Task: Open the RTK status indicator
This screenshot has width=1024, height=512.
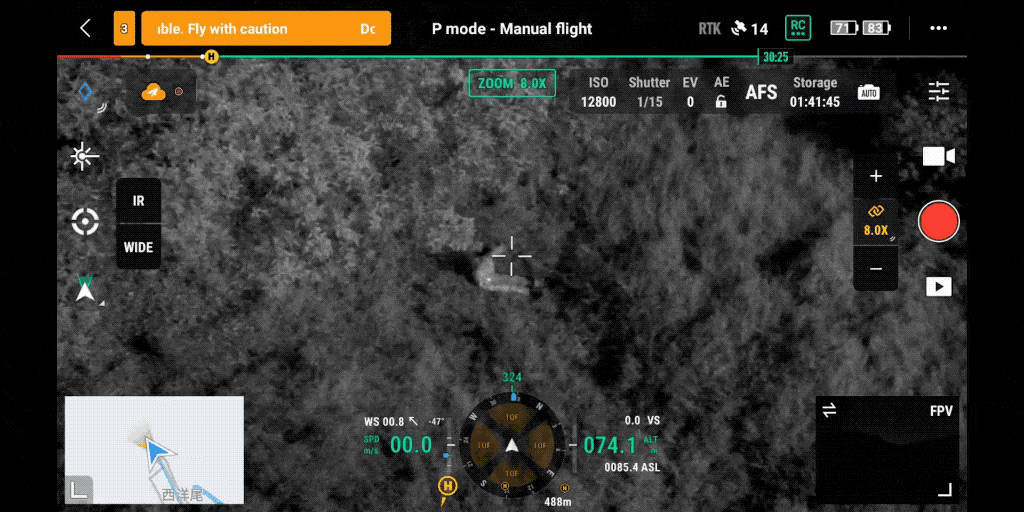Action: click(709, 29)
